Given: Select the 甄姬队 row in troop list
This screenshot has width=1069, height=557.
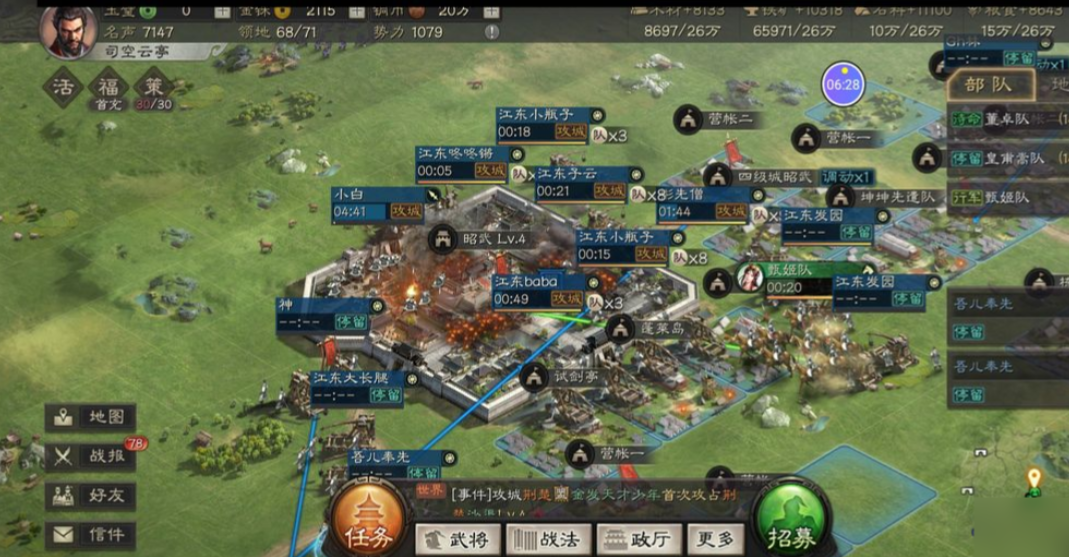Looking at the screenshot, I should click(1005, 197).
